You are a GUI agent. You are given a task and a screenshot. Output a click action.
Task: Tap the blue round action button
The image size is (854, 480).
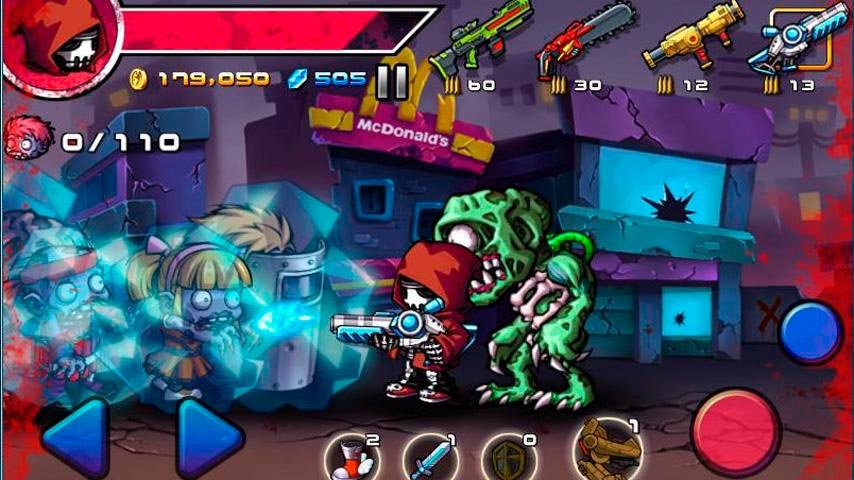[x=810, y=333]
